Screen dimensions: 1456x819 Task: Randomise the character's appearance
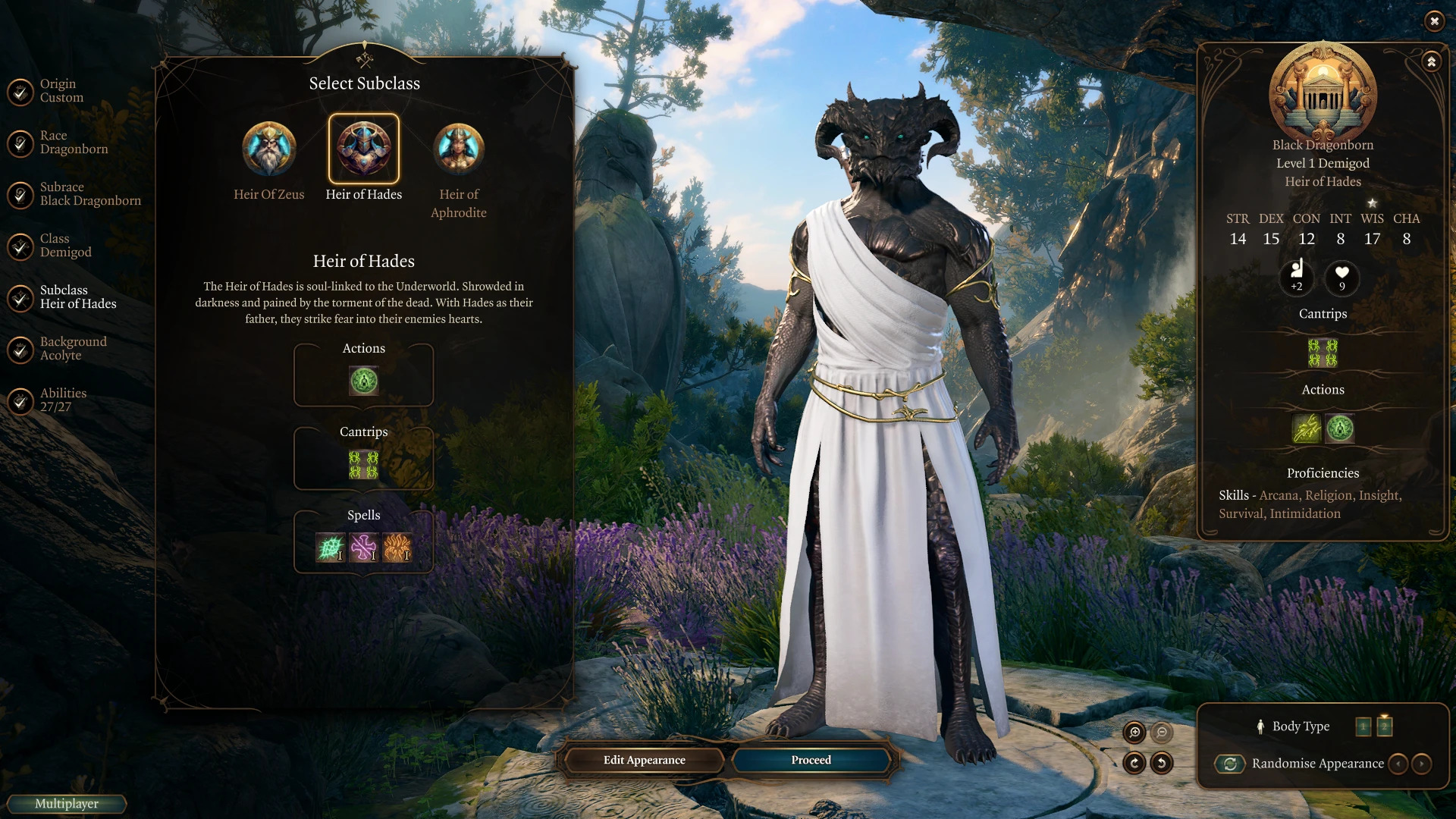(1230, 764)
